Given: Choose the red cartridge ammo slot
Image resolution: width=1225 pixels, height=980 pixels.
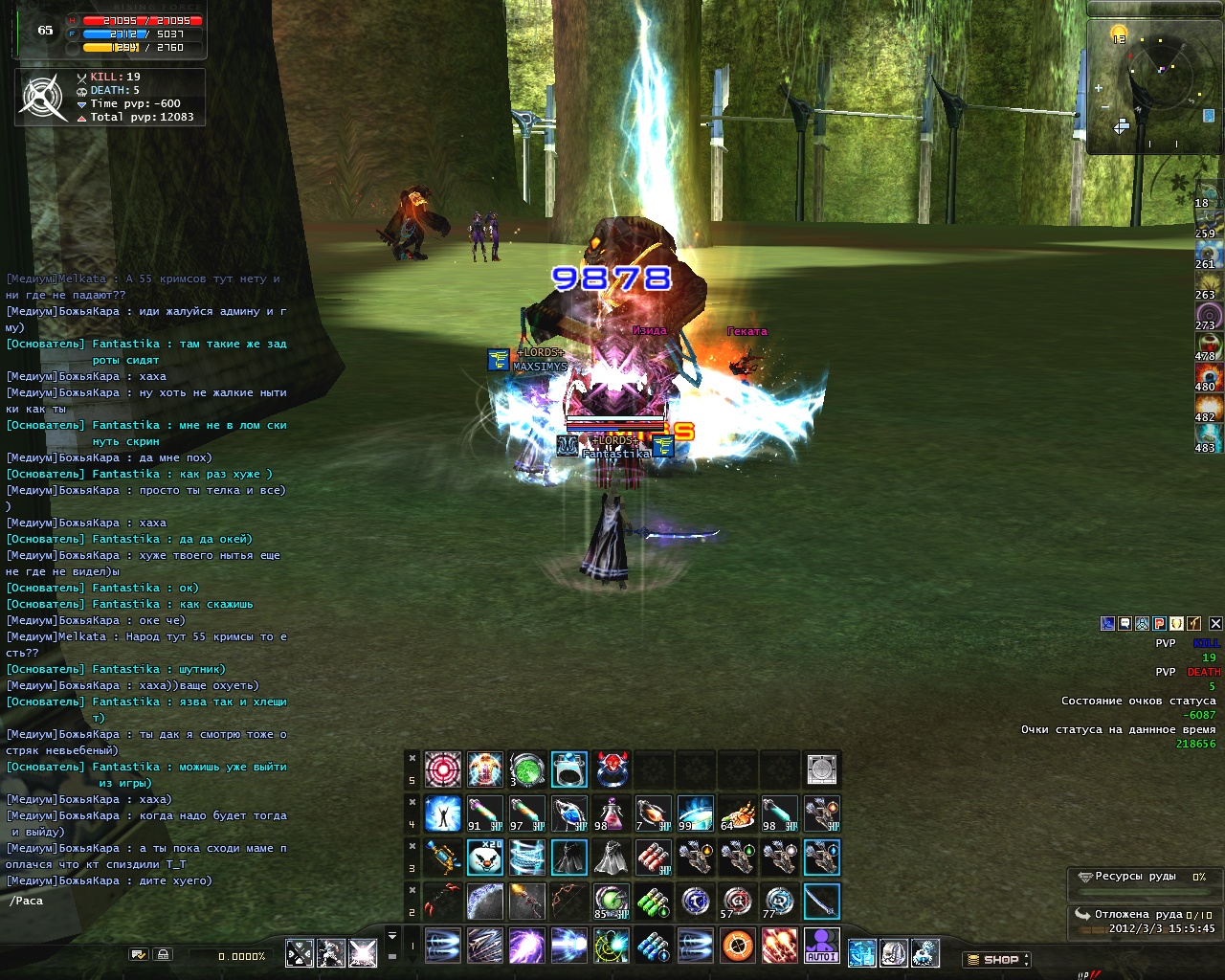Looking at the screenshot, I should point(654,857).
